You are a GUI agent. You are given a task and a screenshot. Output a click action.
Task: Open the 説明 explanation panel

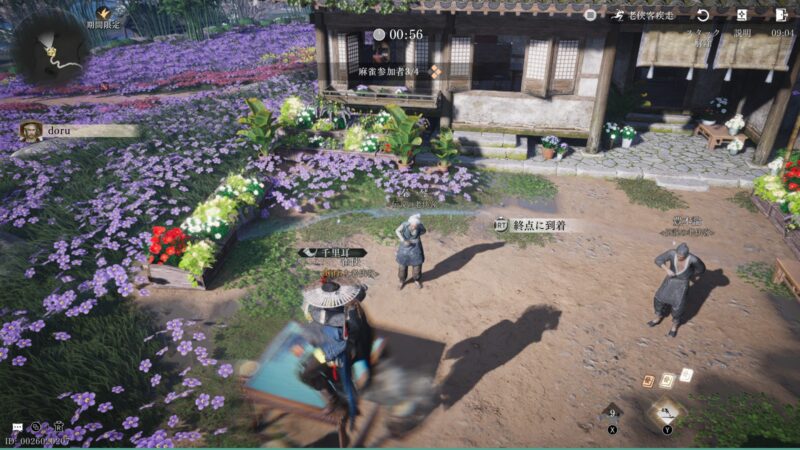pyautogui.click(x=742, y=15)
